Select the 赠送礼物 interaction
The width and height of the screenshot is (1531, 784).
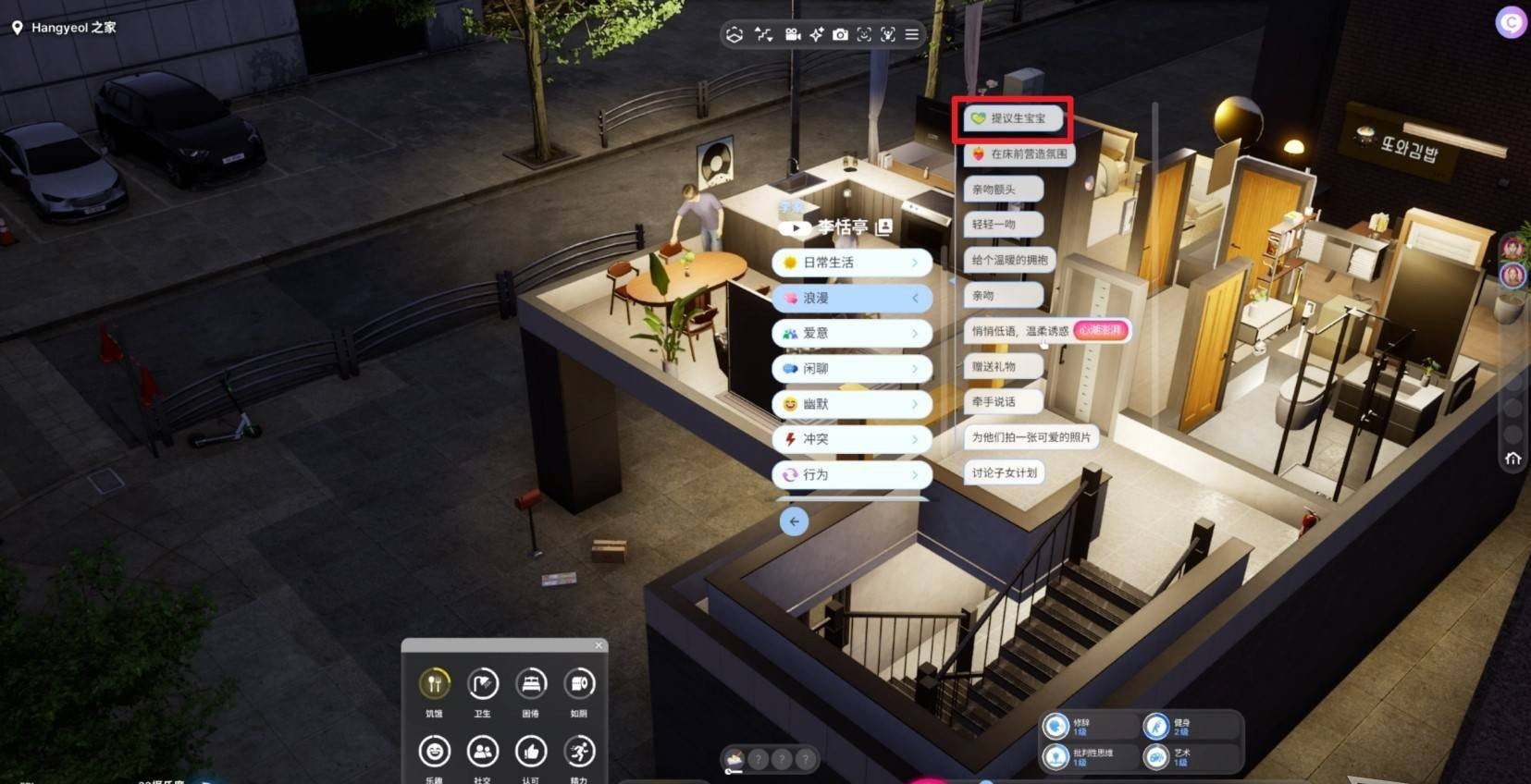tap(1003, 367)
